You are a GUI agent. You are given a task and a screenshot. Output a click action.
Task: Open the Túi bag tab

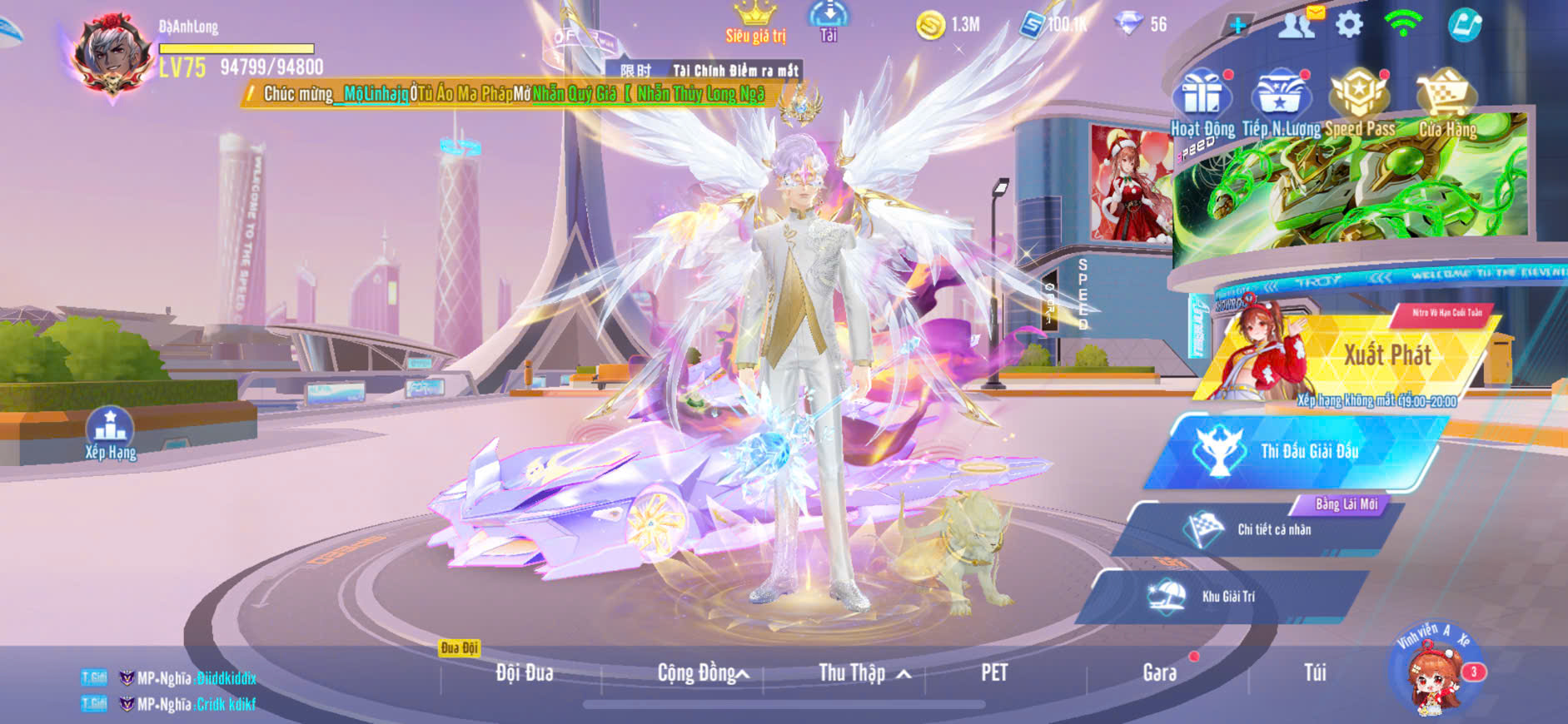1315,672
